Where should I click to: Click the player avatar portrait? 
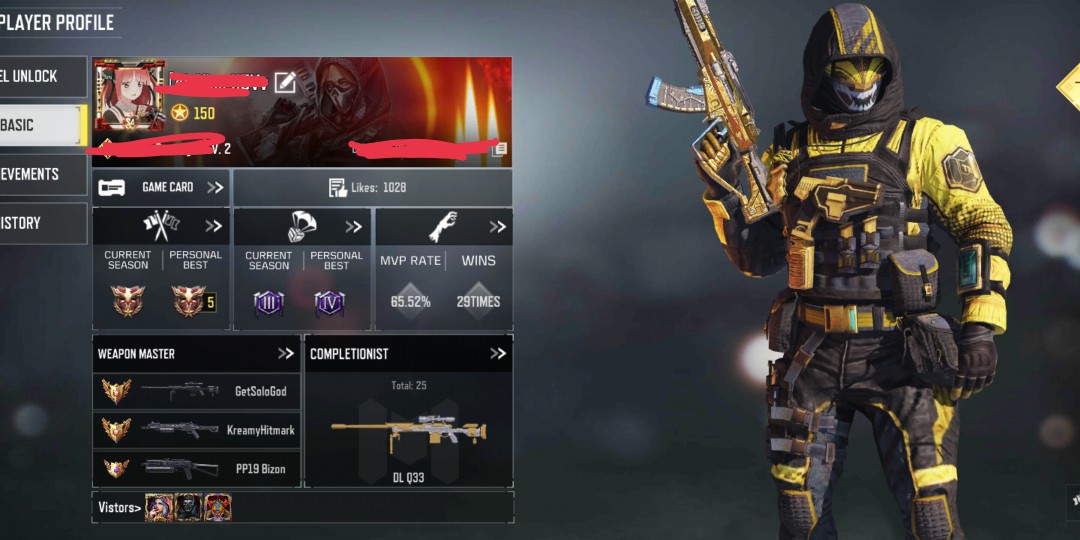pyautogui.click(x=129, y=95)
